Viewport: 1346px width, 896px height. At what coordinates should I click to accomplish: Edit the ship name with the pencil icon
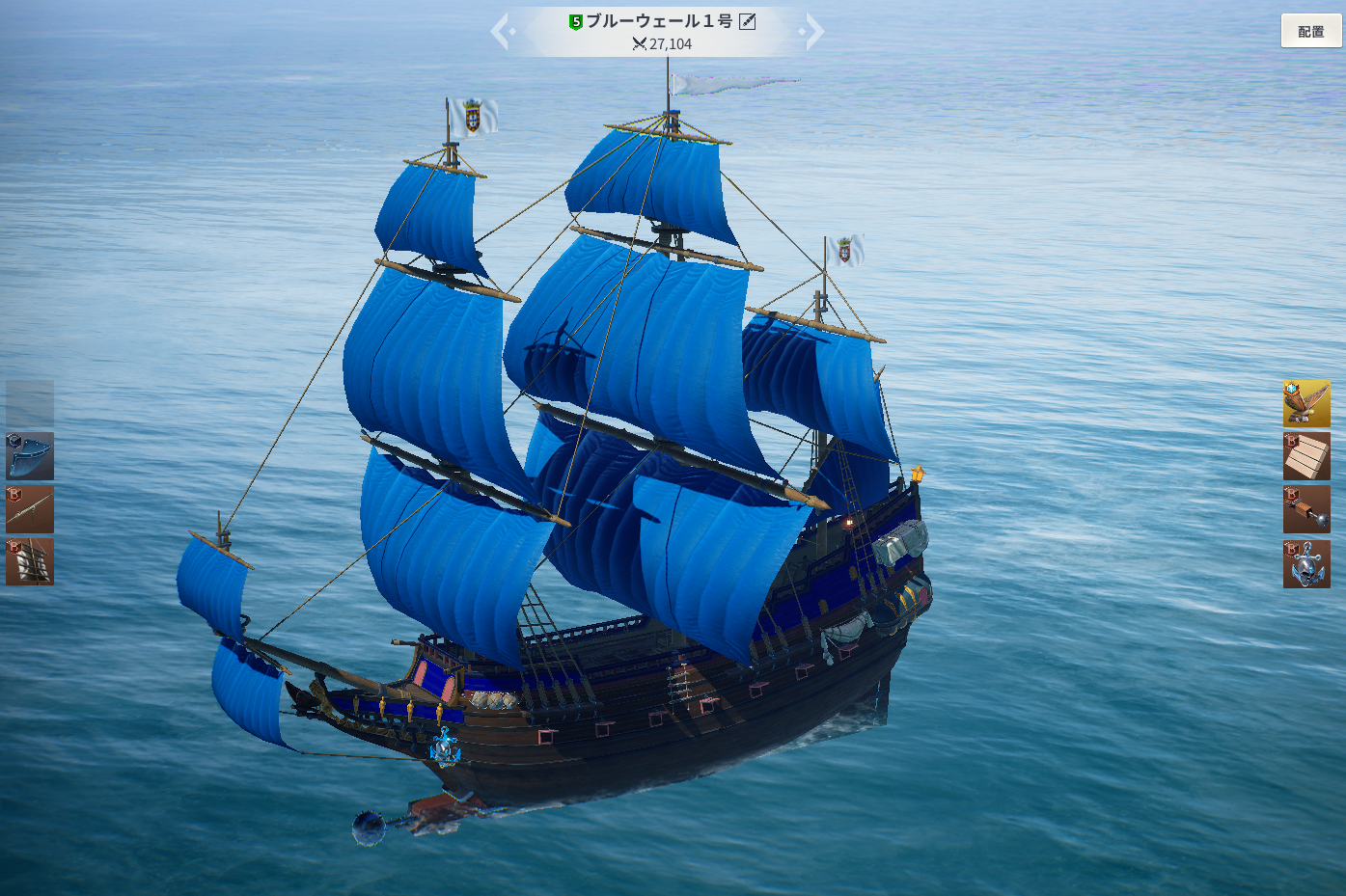point(748,21)
